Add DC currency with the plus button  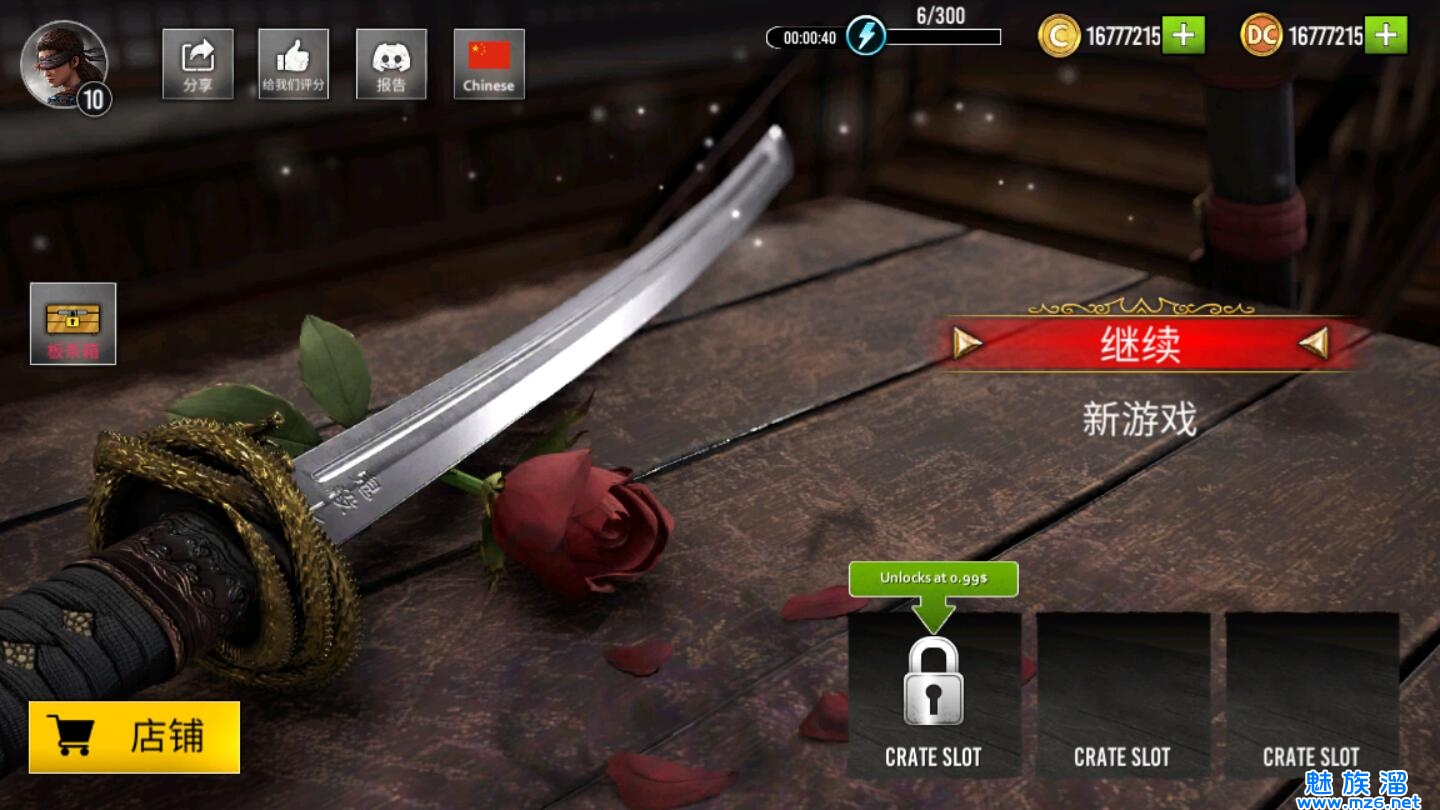click(1385, 36)
